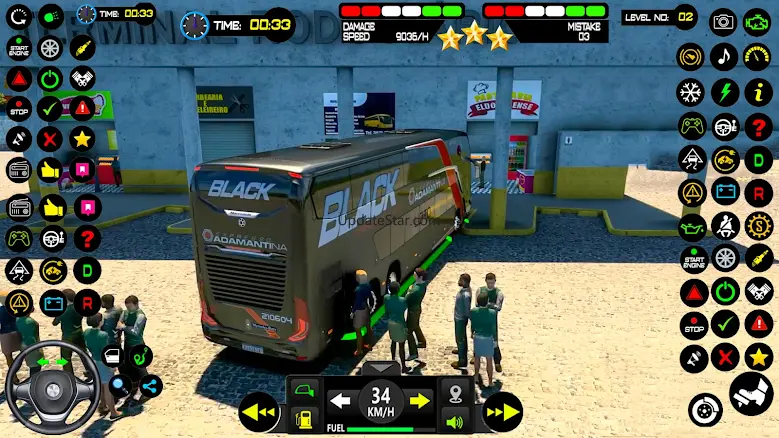The image size is (779, 438).
Task: Apply the brake disc button
Action: 705,409
